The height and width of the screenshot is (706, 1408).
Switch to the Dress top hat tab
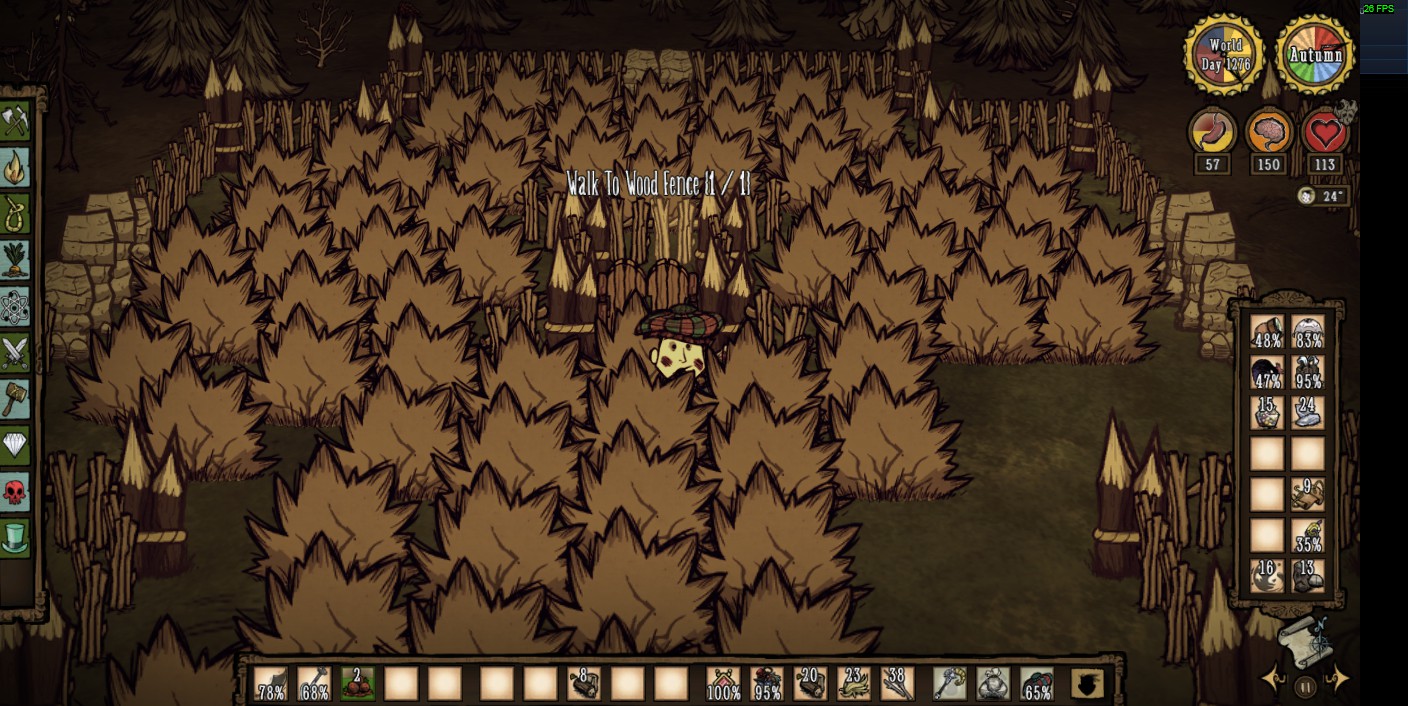(15, 538)
